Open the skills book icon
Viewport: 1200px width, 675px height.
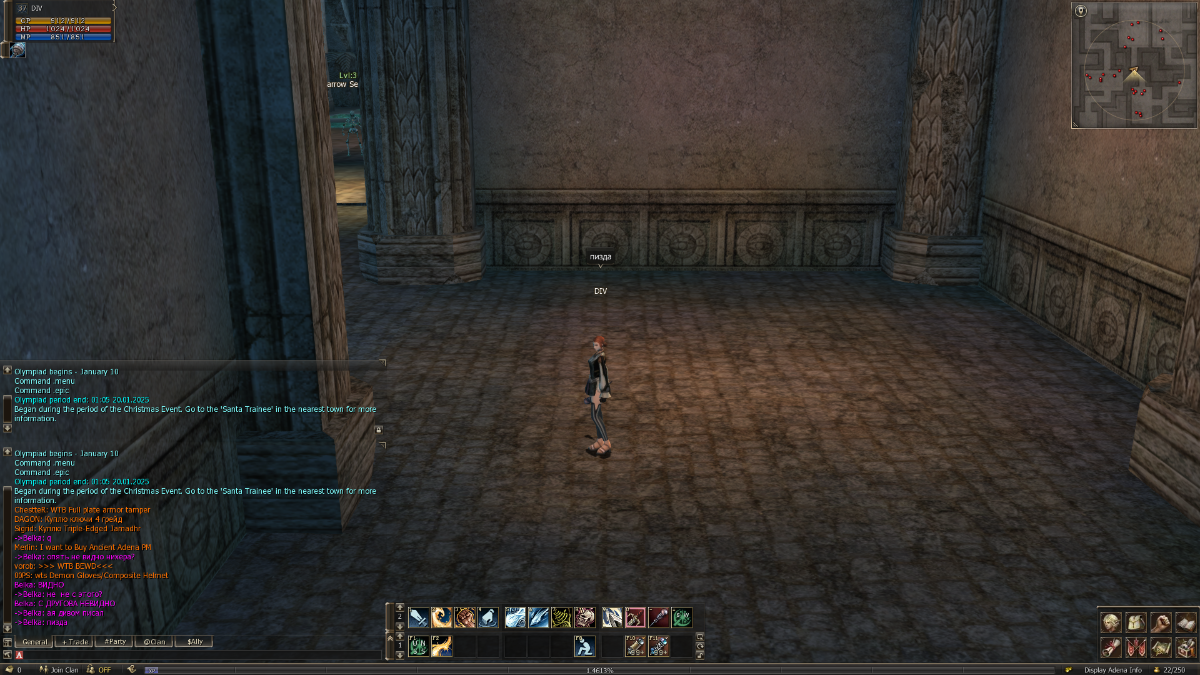click(1184, 623)
